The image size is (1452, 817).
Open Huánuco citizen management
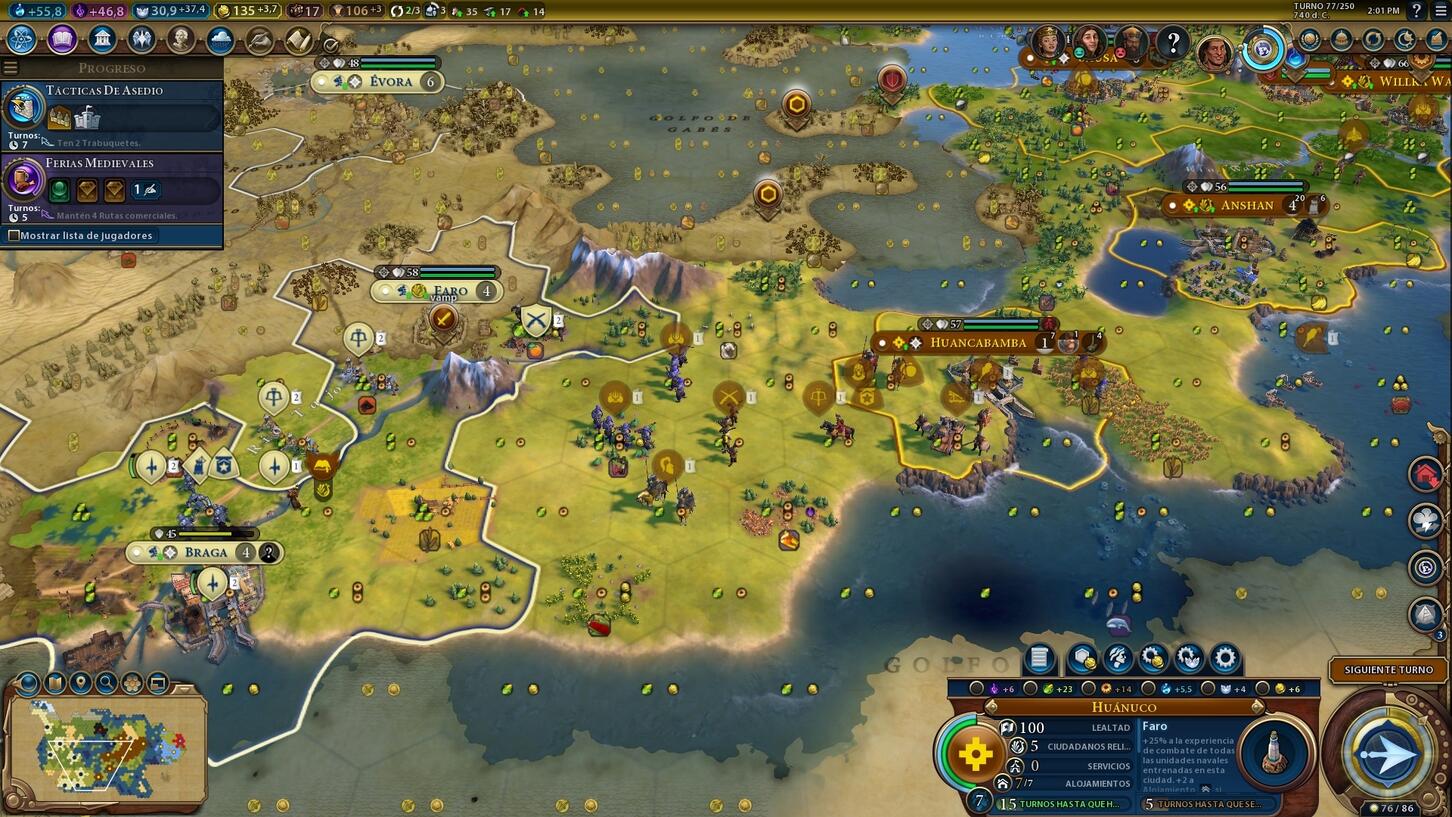[x=1116, y=658]
